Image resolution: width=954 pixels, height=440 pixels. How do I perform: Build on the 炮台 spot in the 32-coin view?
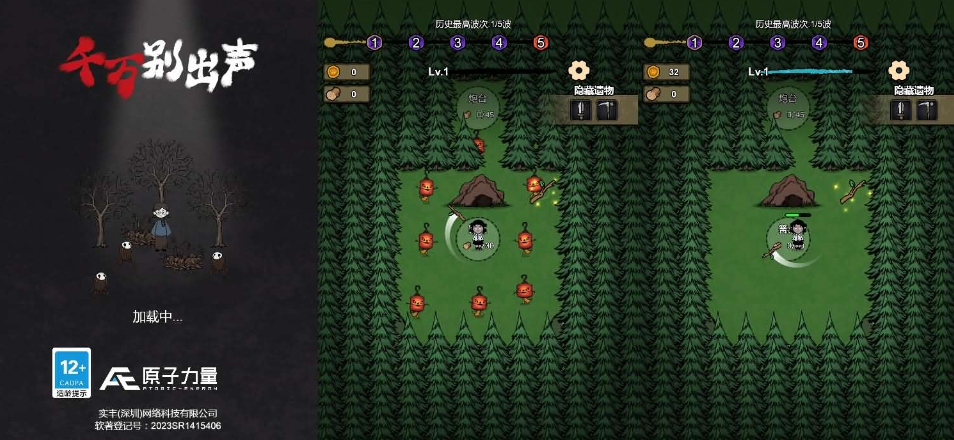click(789, 105)
